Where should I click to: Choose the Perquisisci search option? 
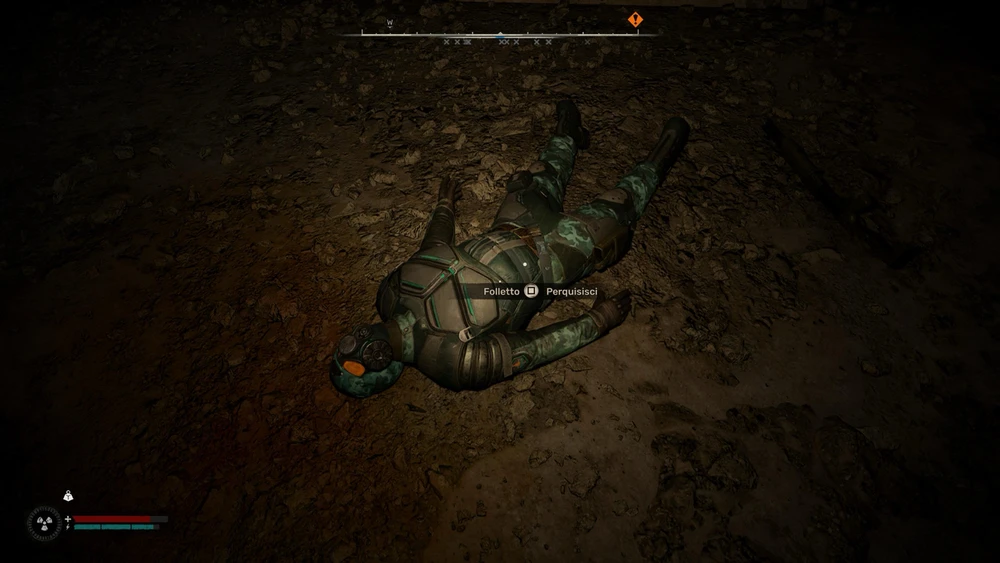pyautogui.click(x=571, y=291)
